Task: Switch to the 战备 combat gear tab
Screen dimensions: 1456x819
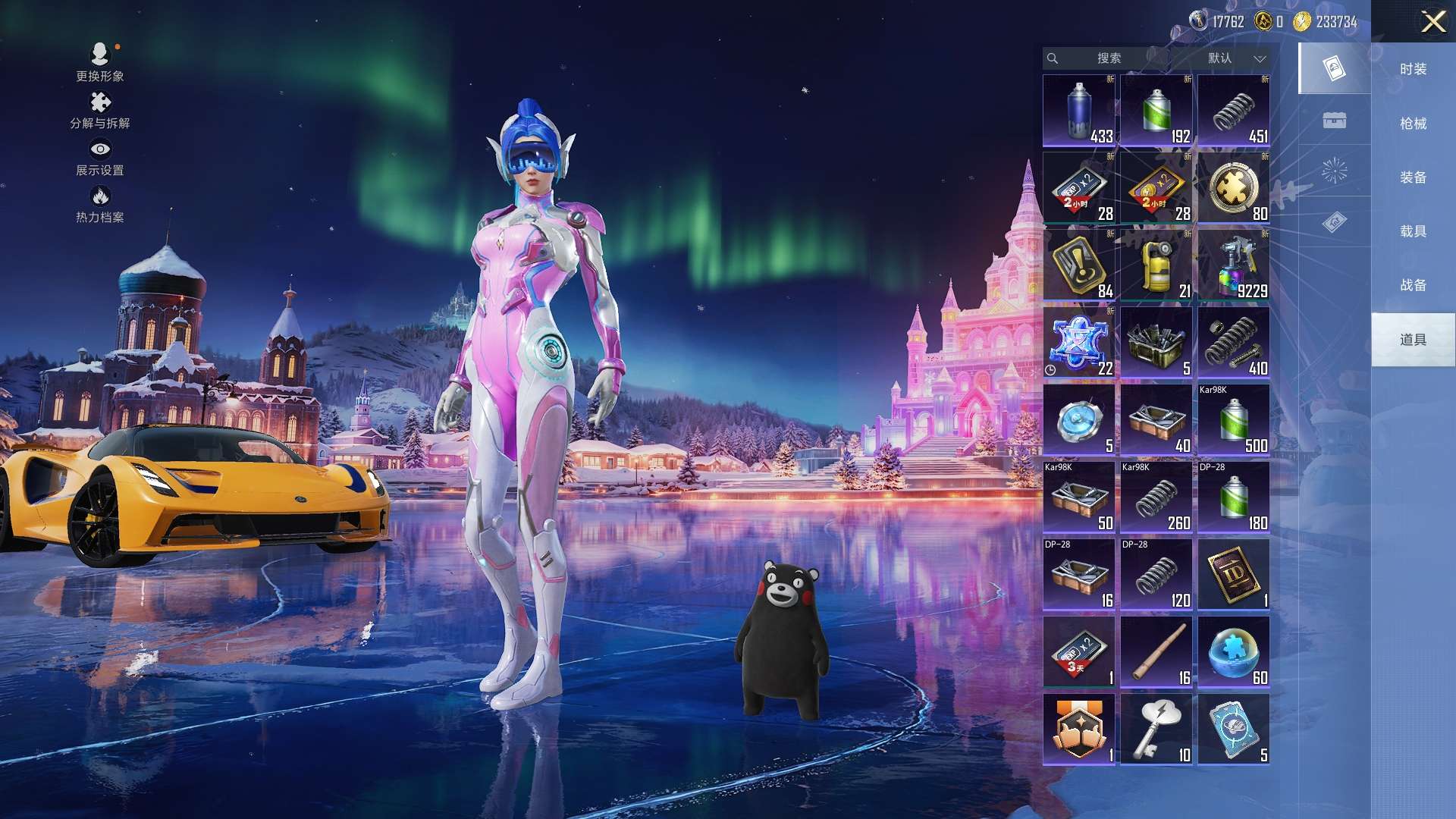Action: [1413, 285]
